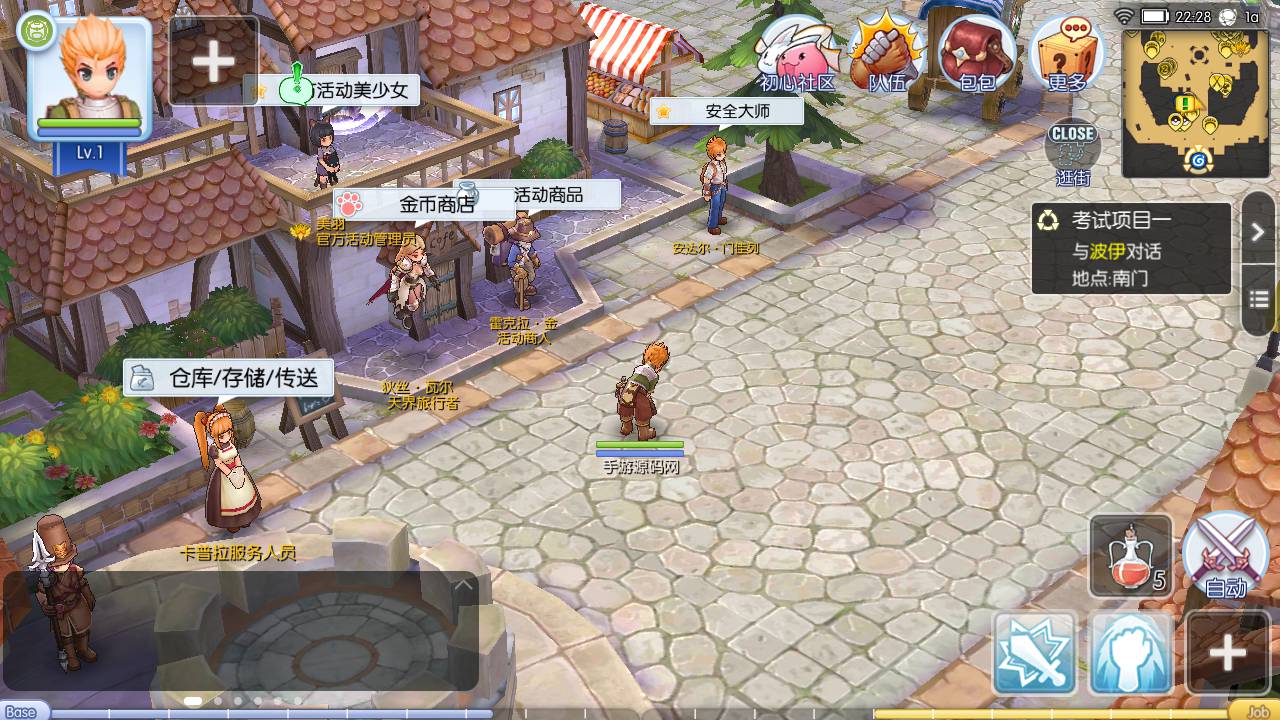The width and height of the screenshot is (1280, 720).
Task: Select the 金币商店 shop label
Action: pyautogui.click(x=420, y=204)
